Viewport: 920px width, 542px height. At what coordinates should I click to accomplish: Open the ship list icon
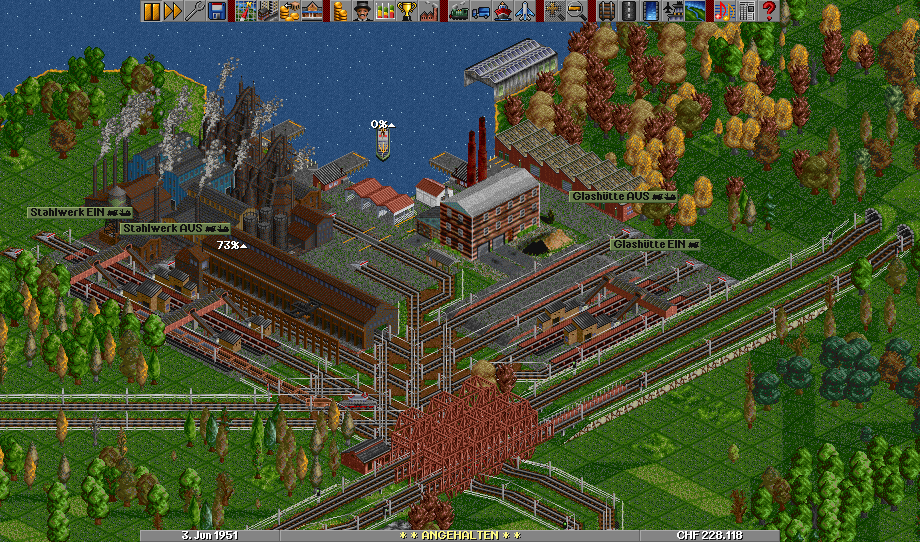click(x=502, y=11)
